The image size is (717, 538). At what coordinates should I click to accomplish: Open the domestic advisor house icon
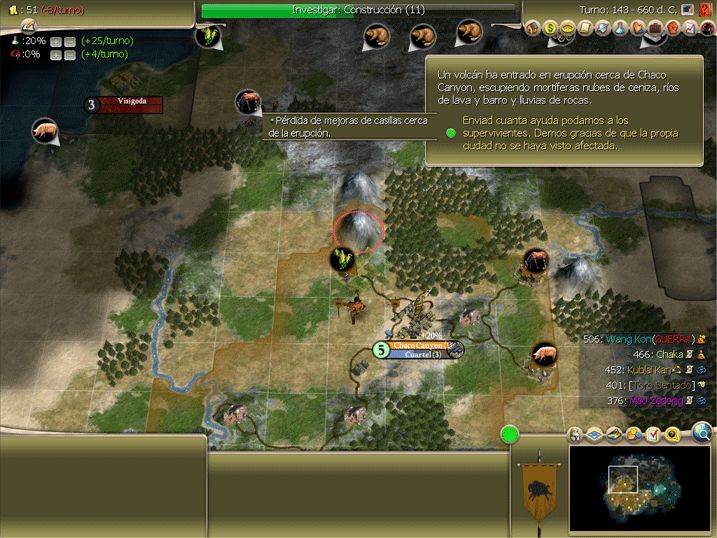532,29
